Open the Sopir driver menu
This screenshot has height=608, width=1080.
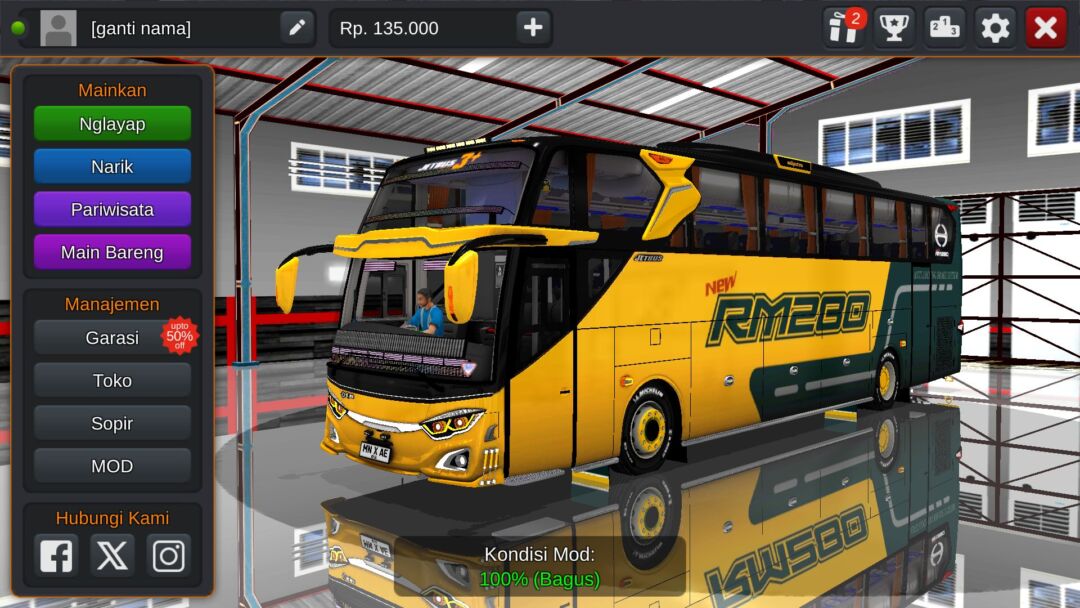pyautogui.click(x=112, y=424)
